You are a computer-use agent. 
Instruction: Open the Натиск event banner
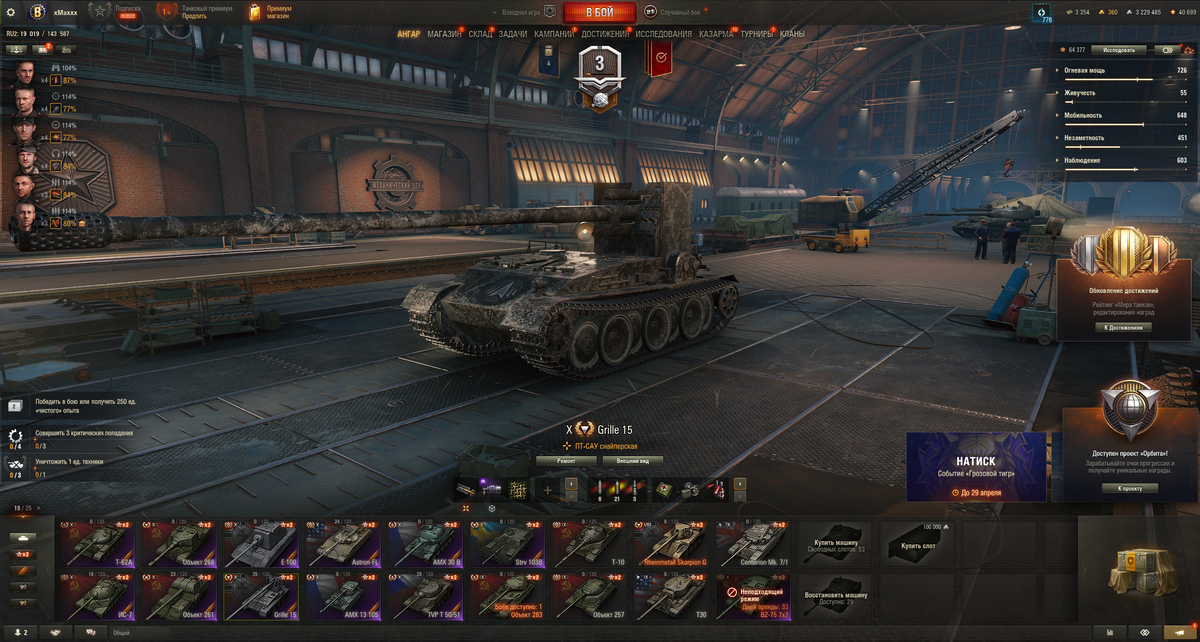[x=976, y=466]
